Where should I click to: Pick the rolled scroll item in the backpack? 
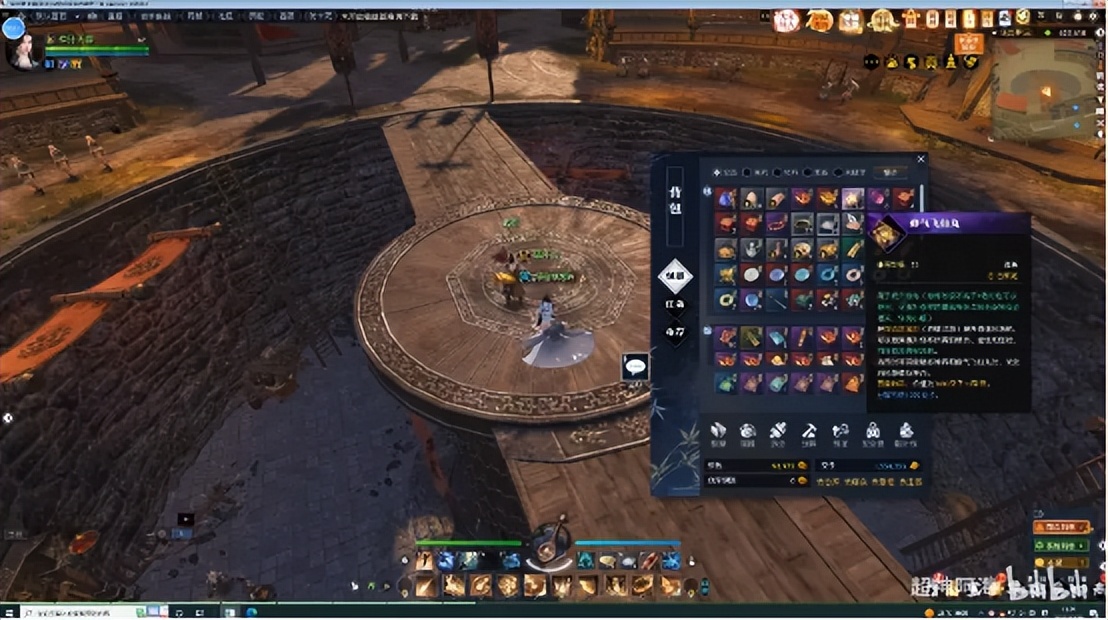click(x=777, y=199)
